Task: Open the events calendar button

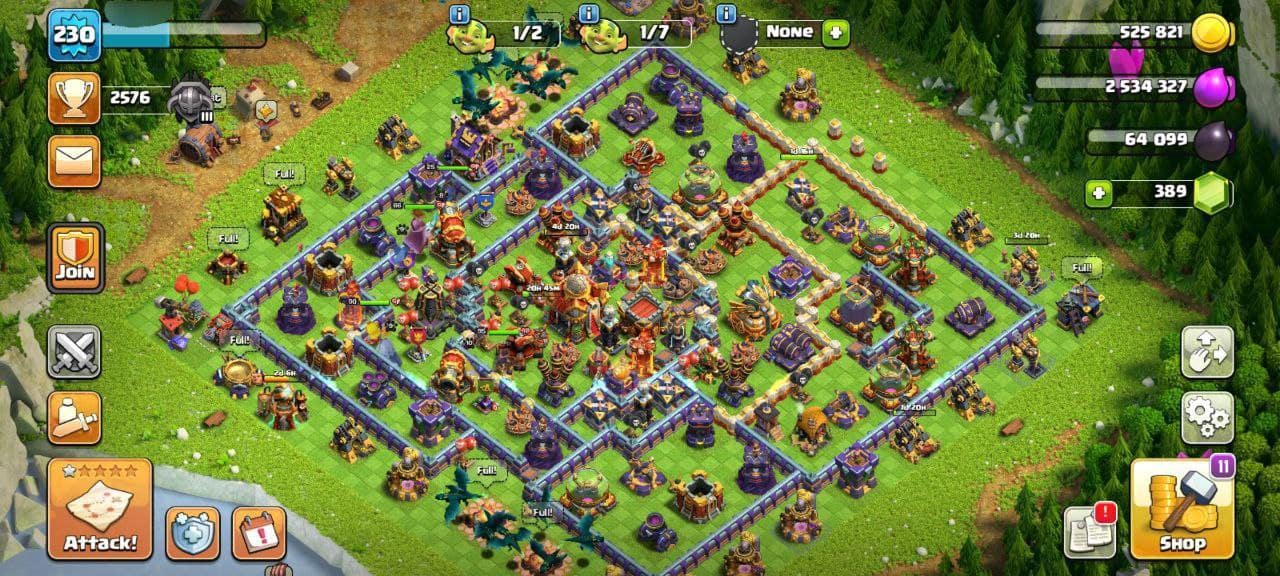Action: [259, 533]
